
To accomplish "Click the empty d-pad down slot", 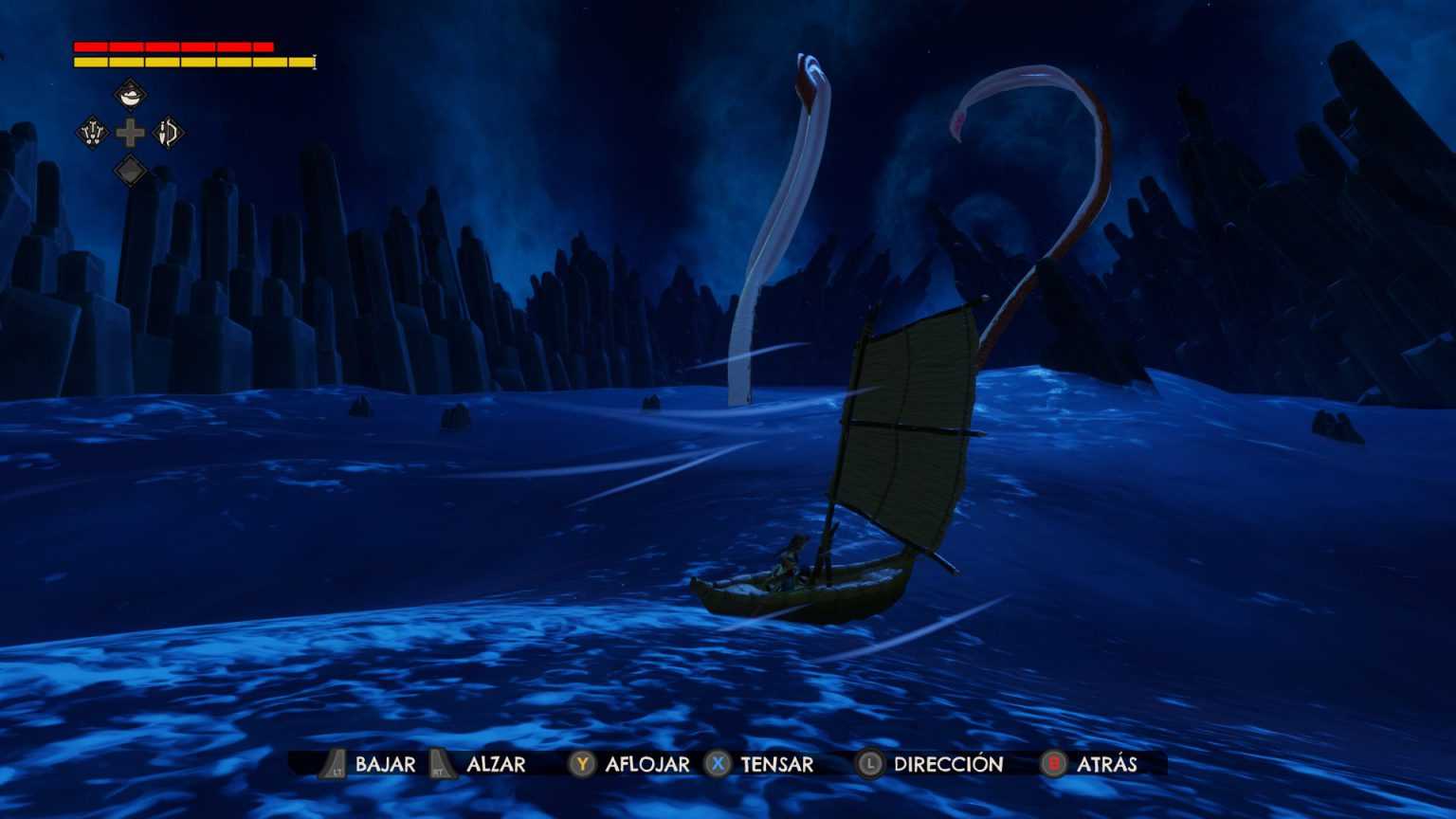I will 130,172.
